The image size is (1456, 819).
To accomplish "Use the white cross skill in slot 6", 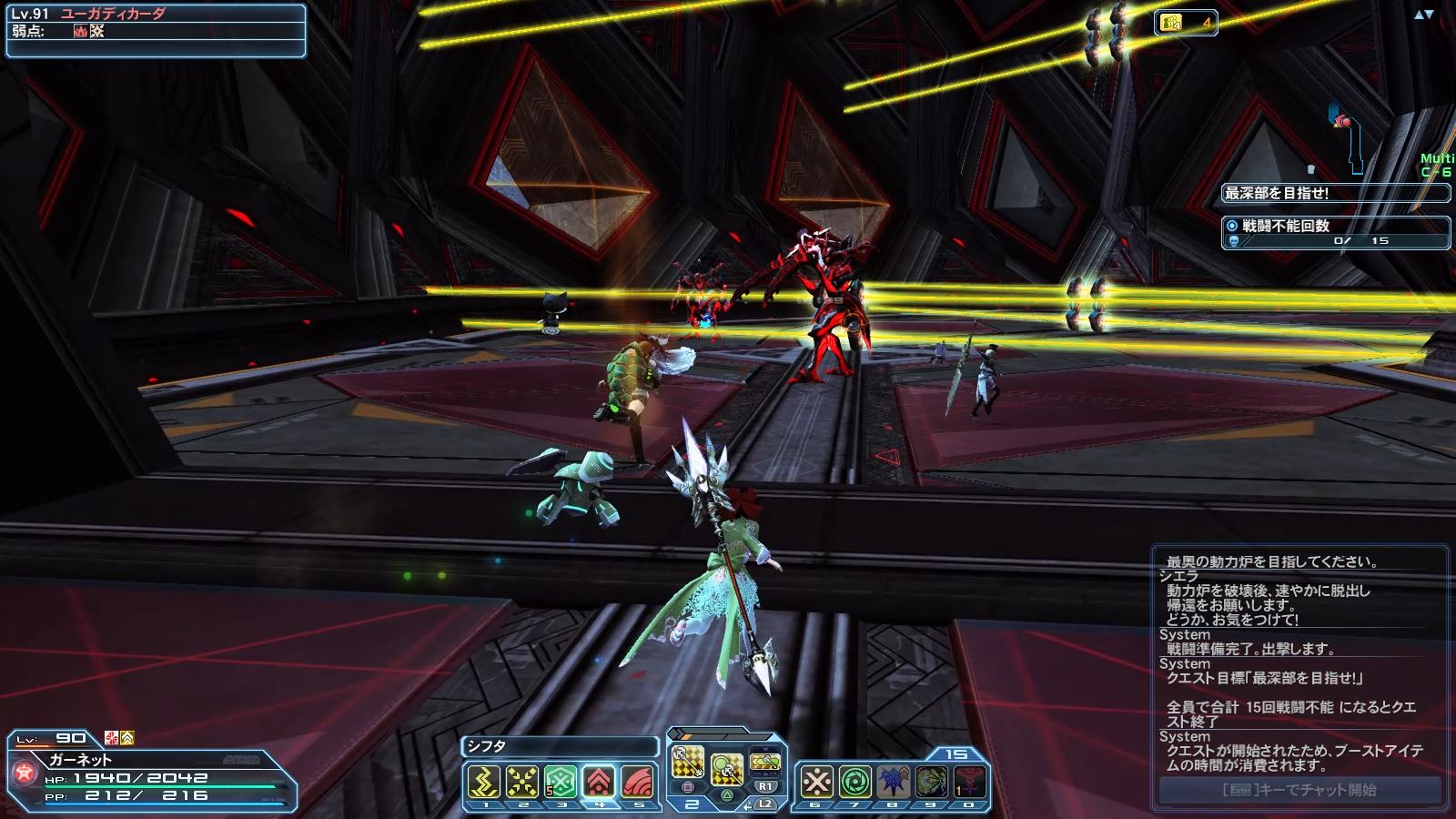I will [817, 782].
